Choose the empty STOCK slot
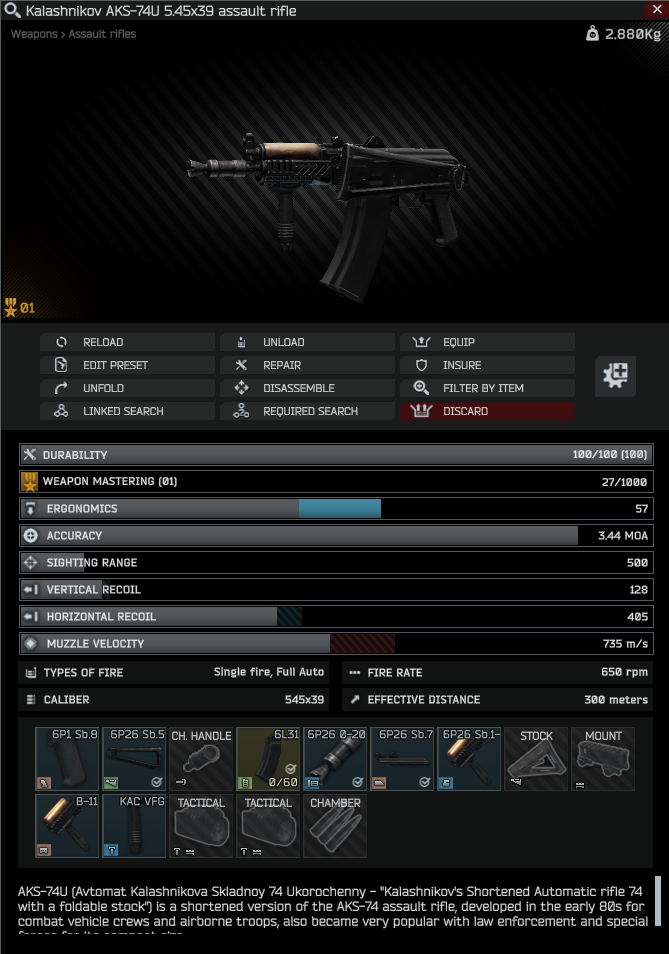 click(x=536, y=759)
